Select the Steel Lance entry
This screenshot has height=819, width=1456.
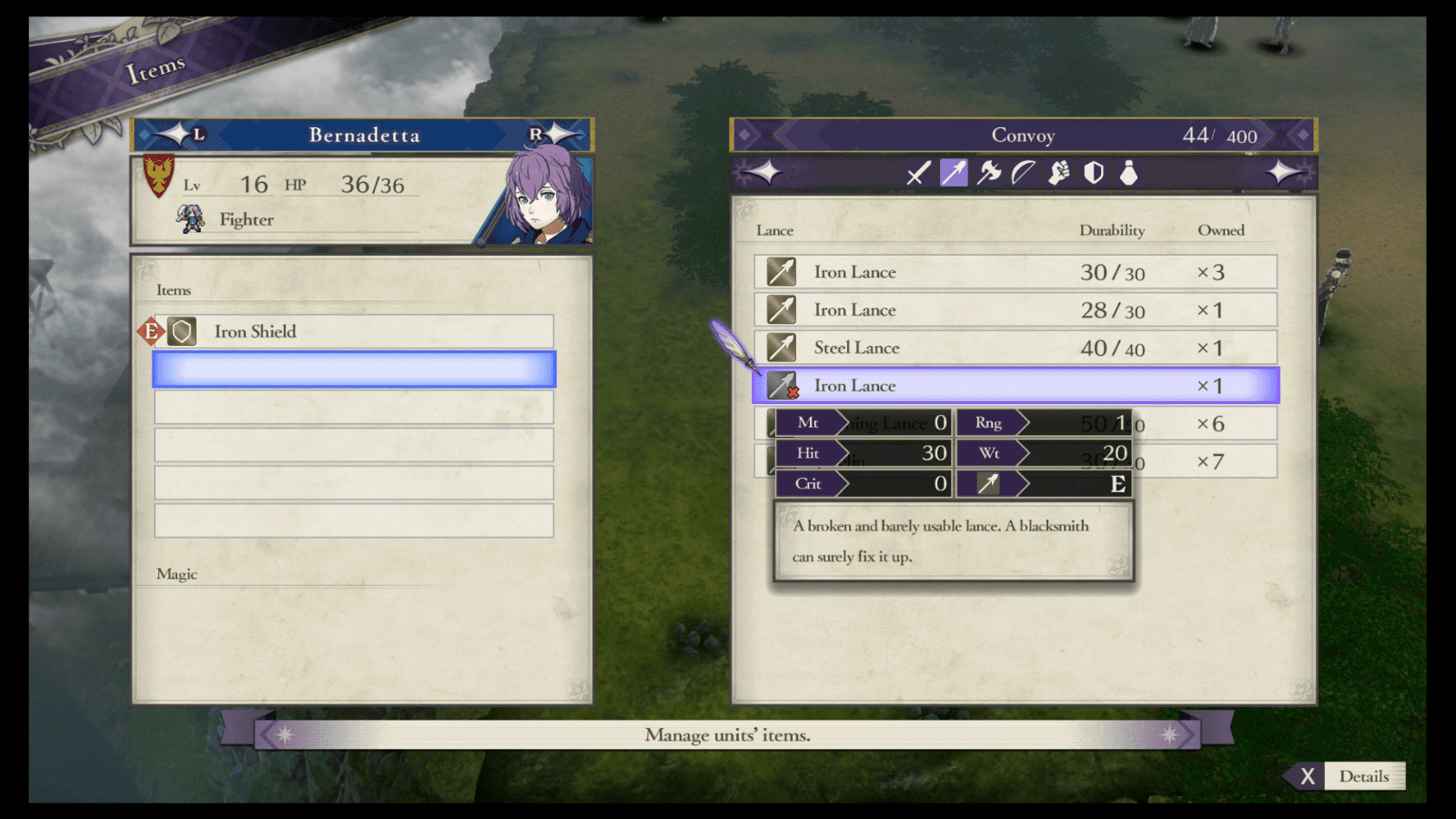[855, 348]
